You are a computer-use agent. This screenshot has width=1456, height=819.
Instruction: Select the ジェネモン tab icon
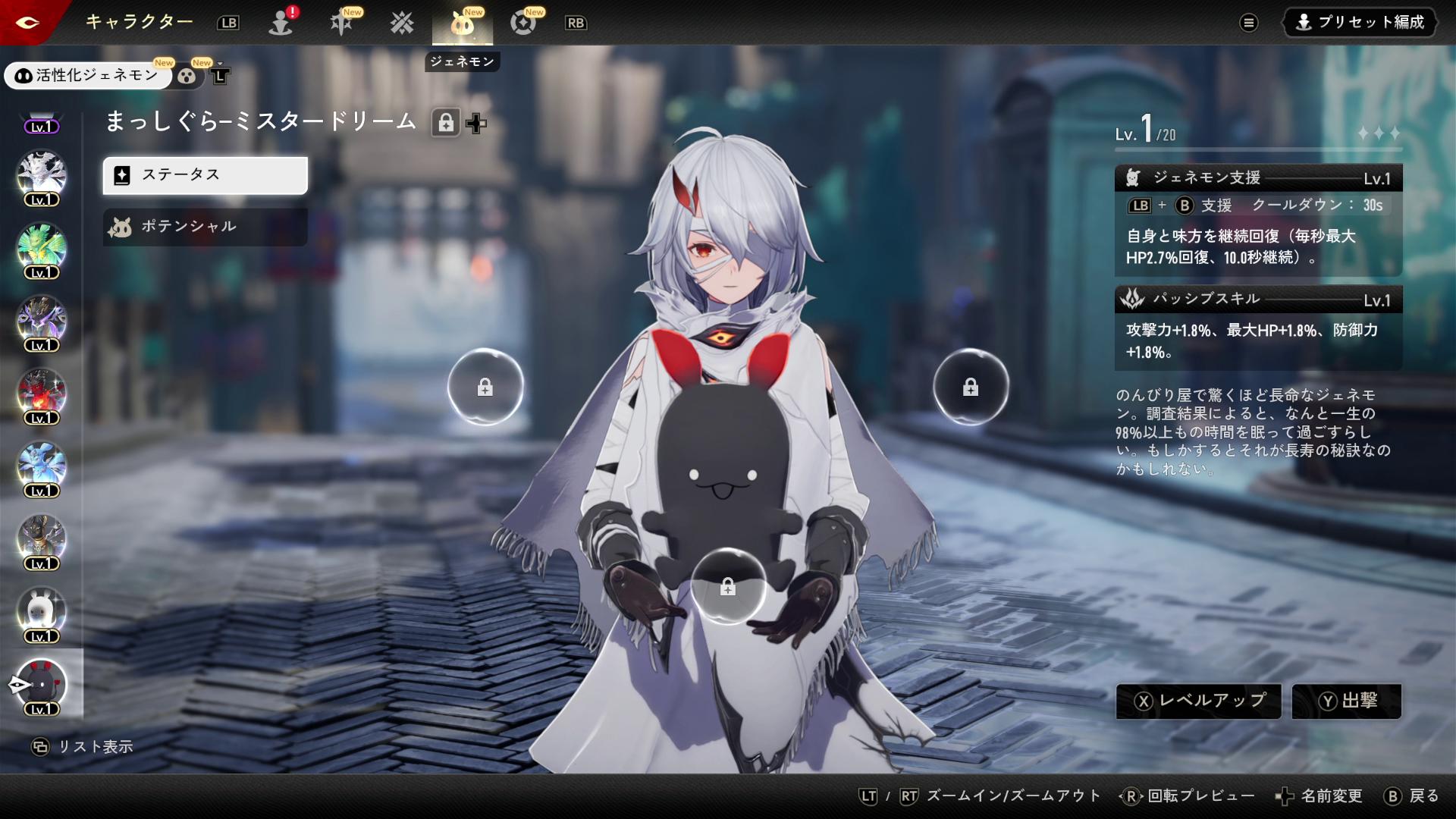[462, 23]
